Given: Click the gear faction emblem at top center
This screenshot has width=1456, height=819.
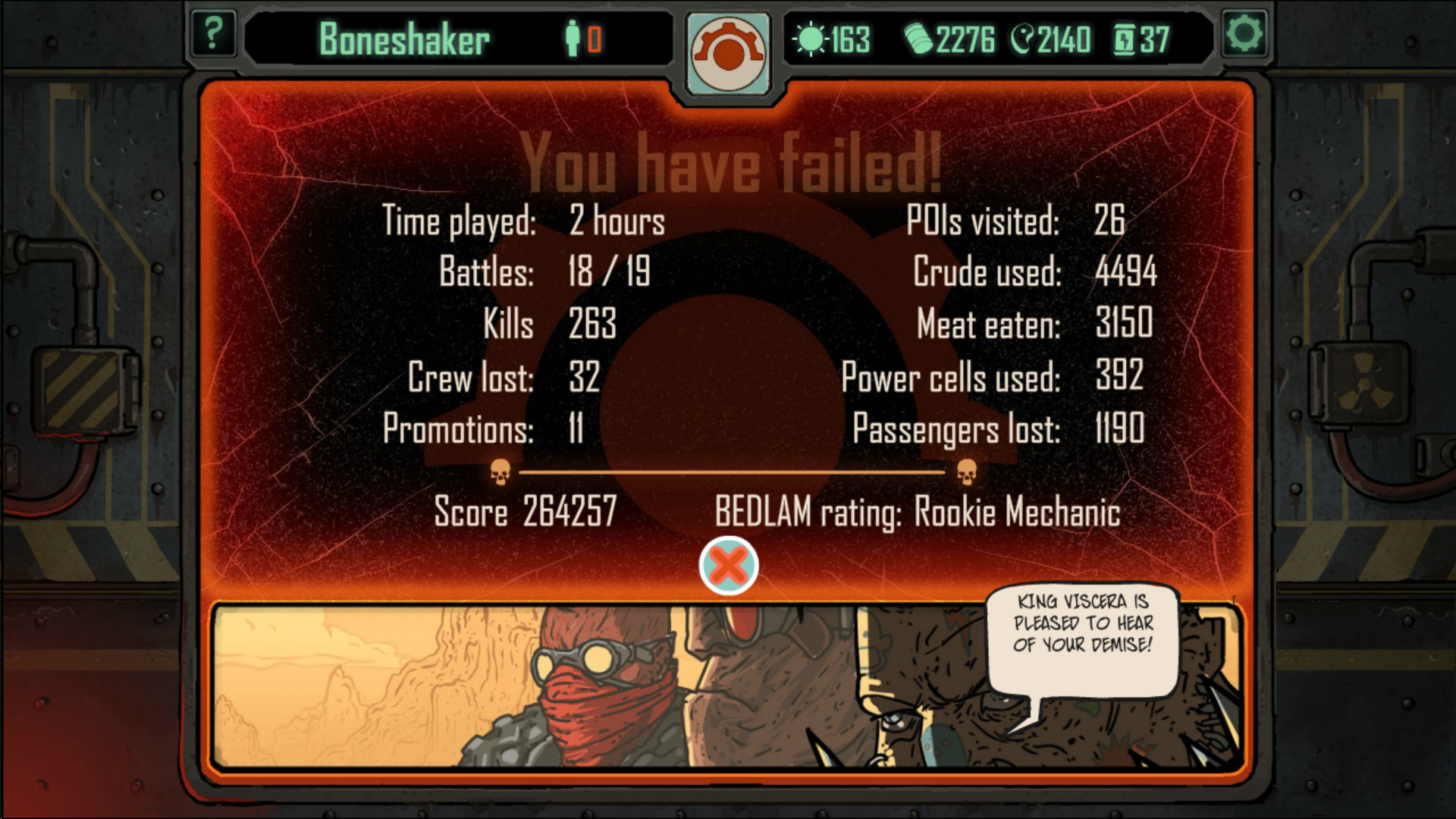Looking at the screenshot, I should [x=727, y=52].
